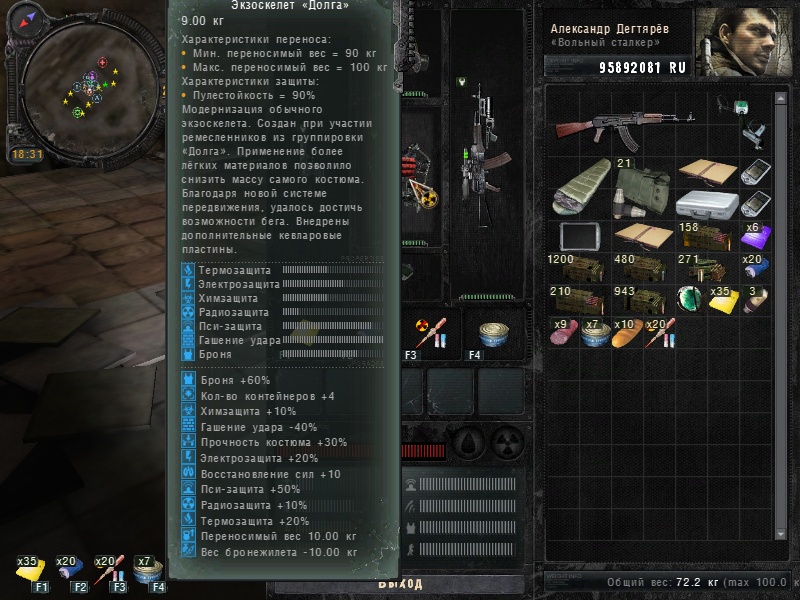The width and height of the screenshot is (800, 600).
Task: Choose the purple x6 item stack
Action: [x=756, y=237]
